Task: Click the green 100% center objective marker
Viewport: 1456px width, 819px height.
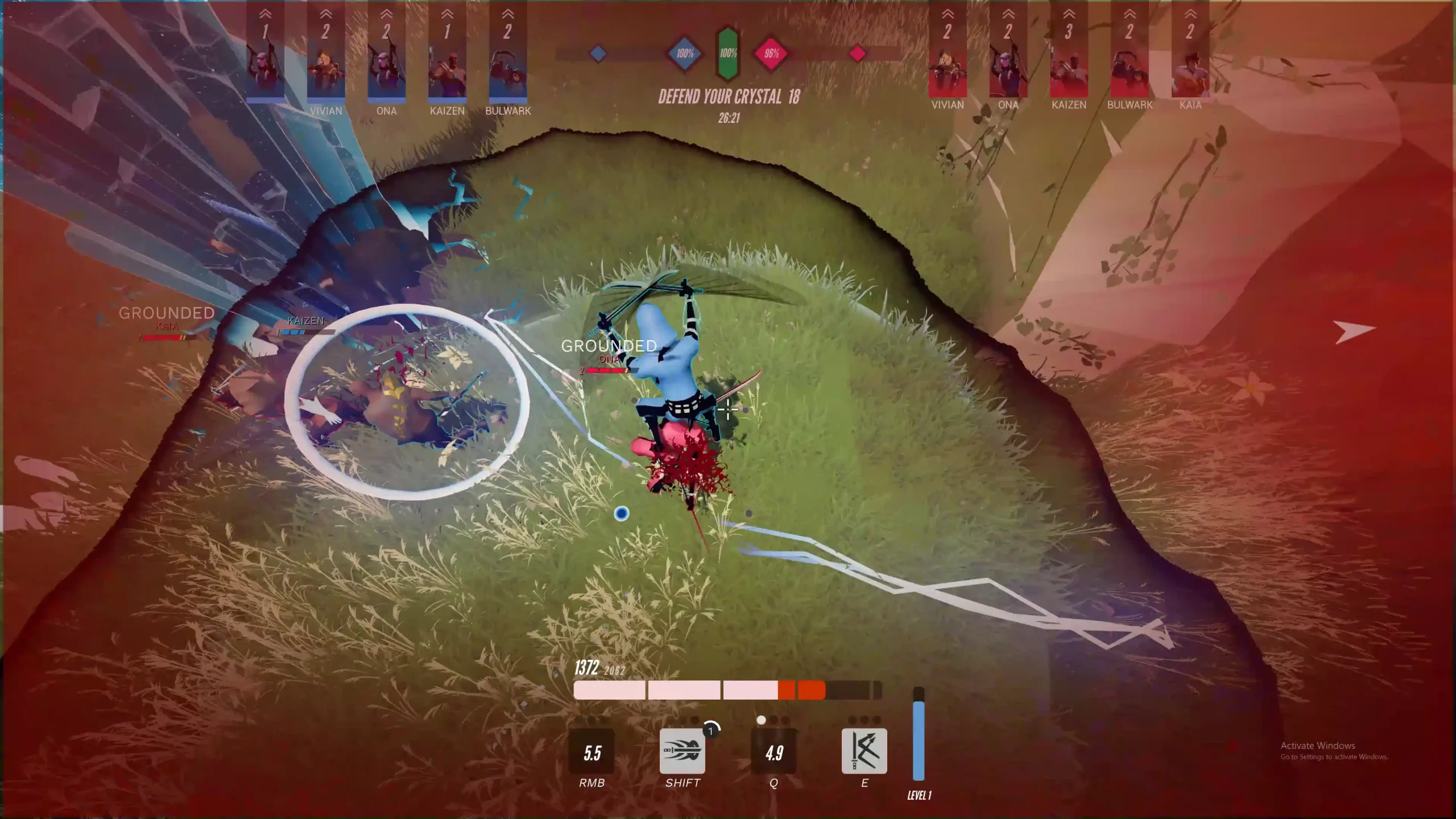Action: click(x=728, y=53)
